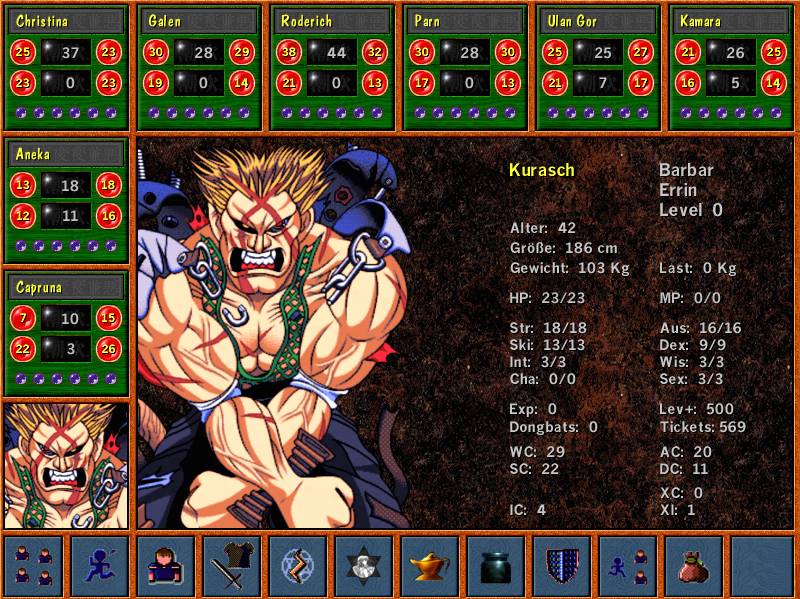Open the red sack bag icon
800x599 pixels.
click(x=694, y=566)
